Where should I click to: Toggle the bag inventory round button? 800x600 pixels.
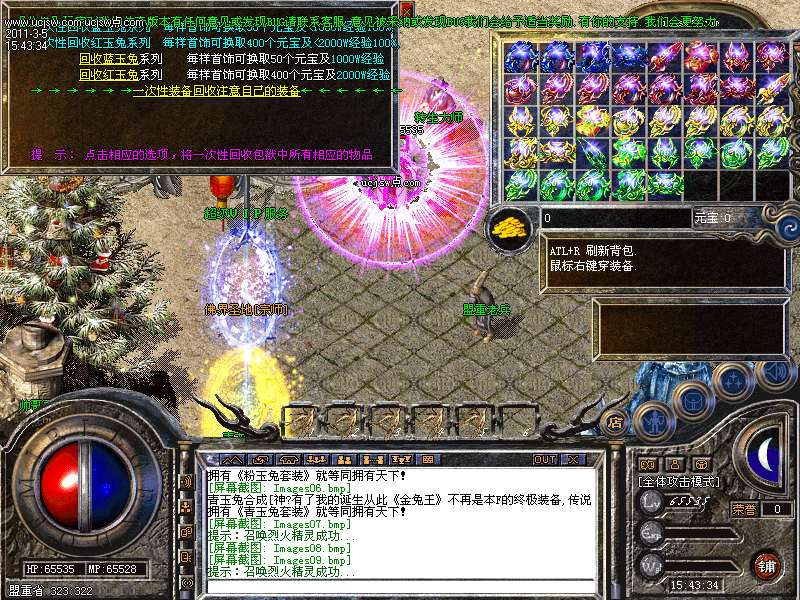693,399
